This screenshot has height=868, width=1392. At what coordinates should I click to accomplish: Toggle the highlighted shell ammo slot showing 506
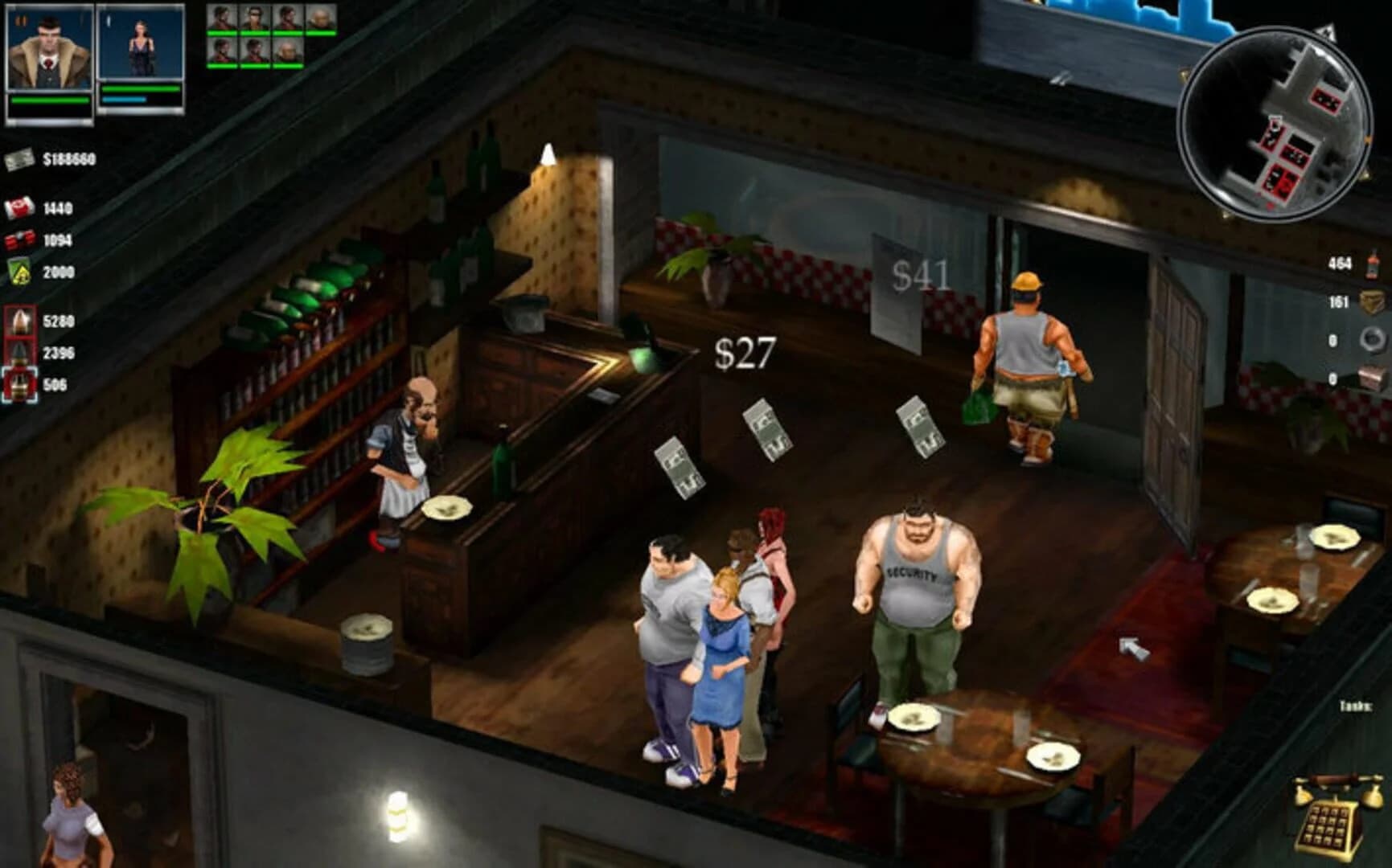[22, 384]
